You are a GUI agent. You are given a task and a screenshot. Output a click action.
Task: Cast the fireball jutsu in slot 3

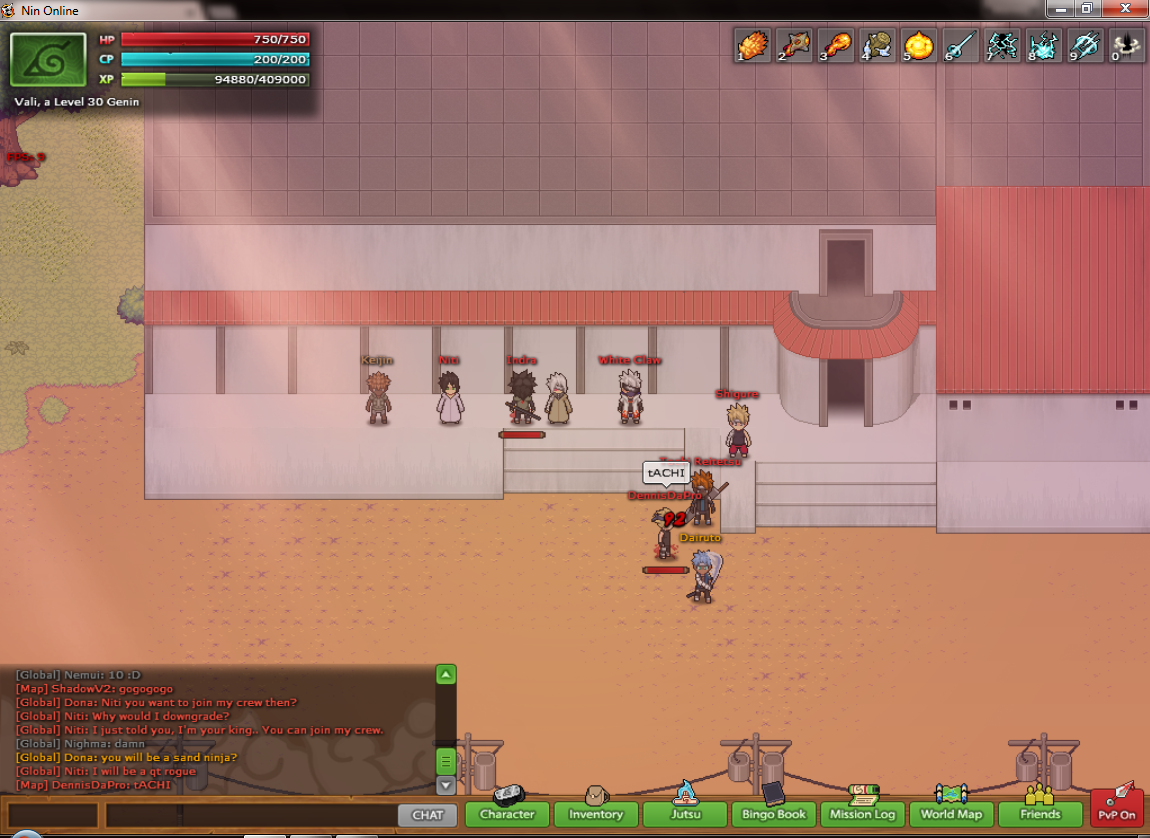point(835,46)
